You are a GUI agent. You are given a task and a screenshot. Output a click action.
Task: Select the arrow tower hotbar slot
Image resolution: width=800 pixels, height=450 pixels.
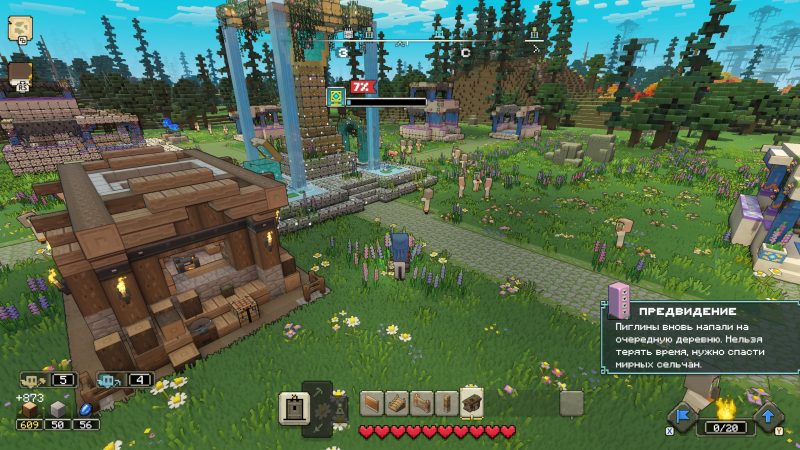[446, 402]
